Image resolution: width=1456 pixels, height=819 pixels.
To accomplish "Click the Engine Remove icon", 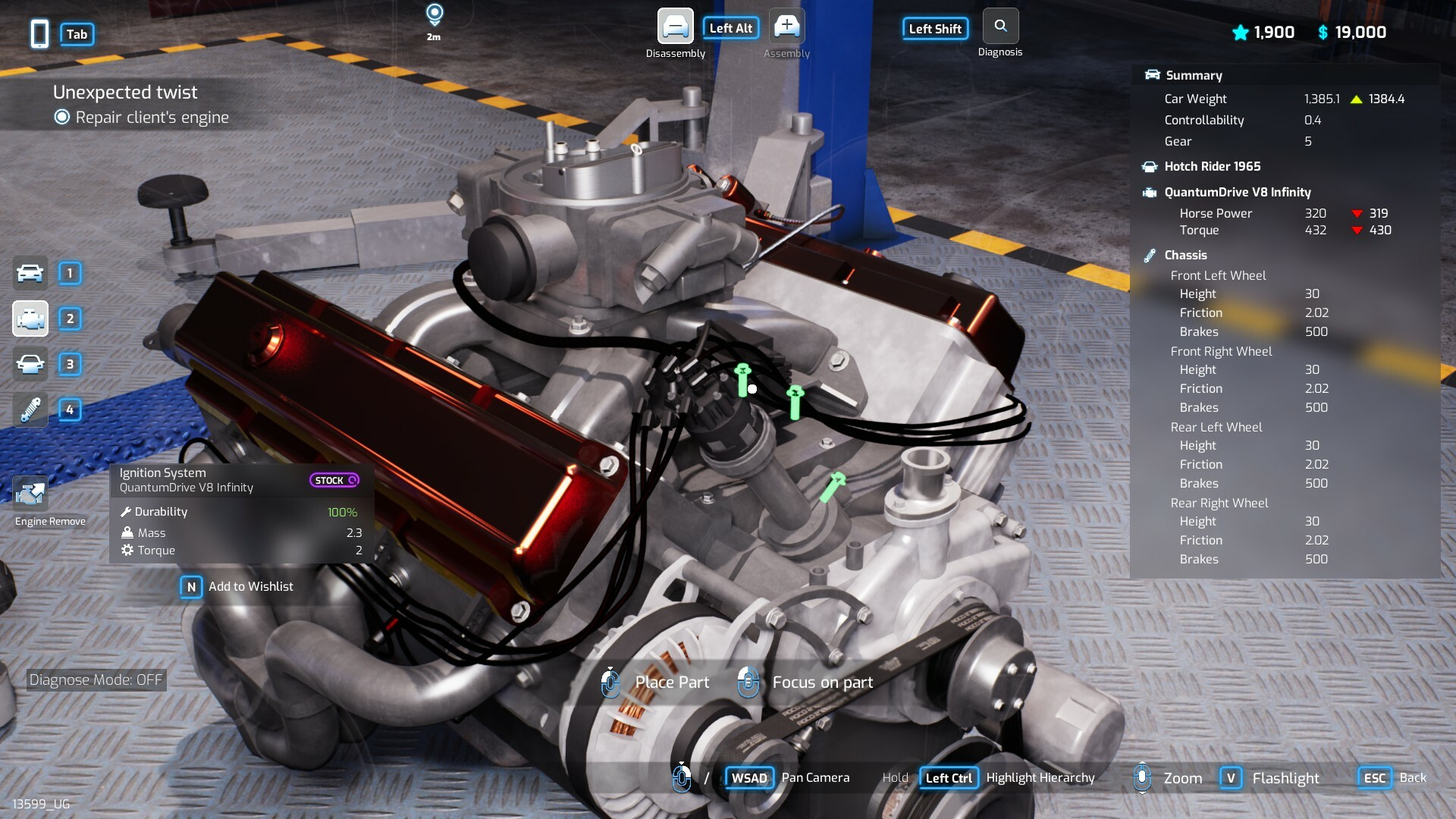I will [30, 493].
